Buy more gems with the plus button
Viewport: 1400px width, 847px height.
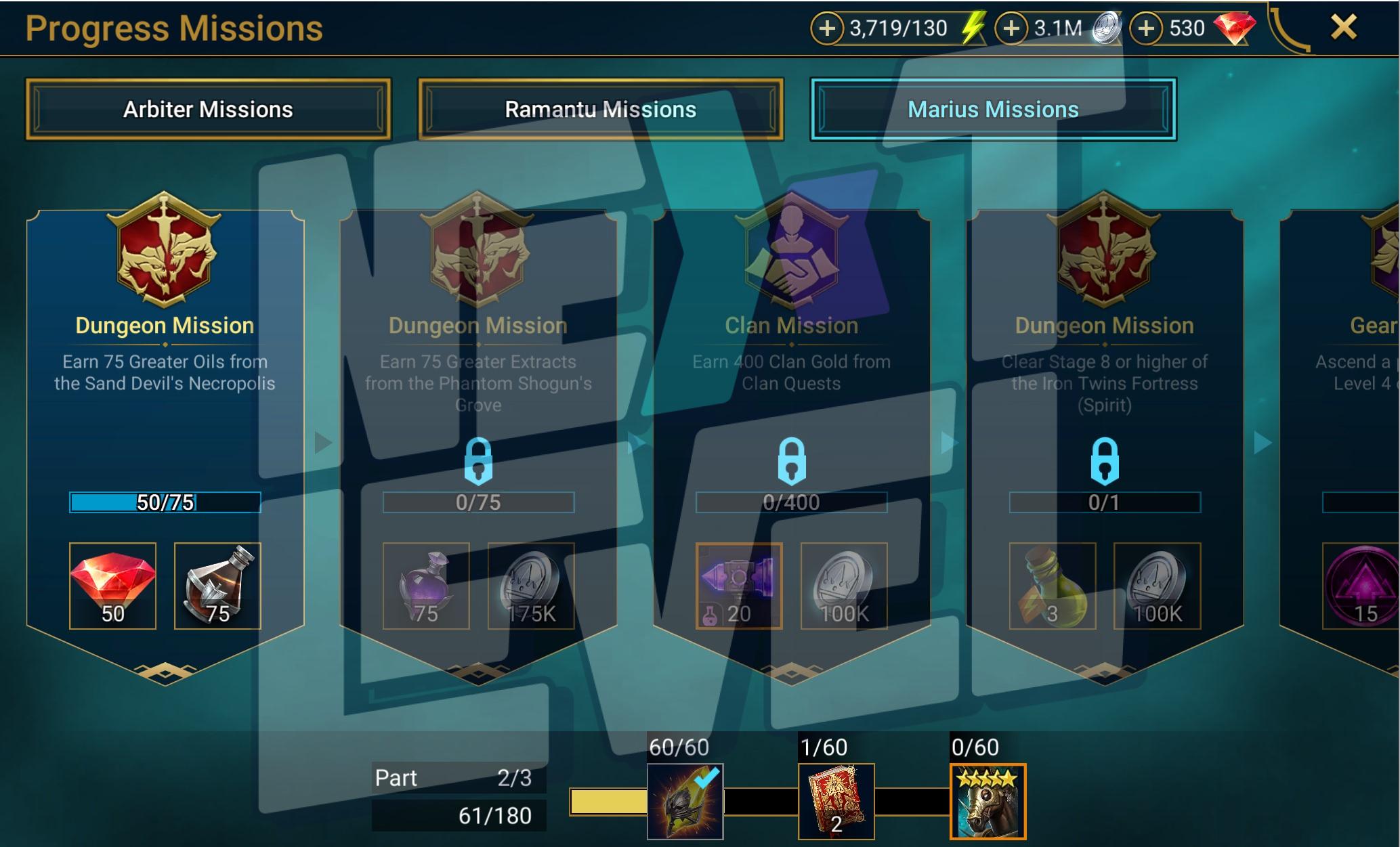(x=1146, y=28)
